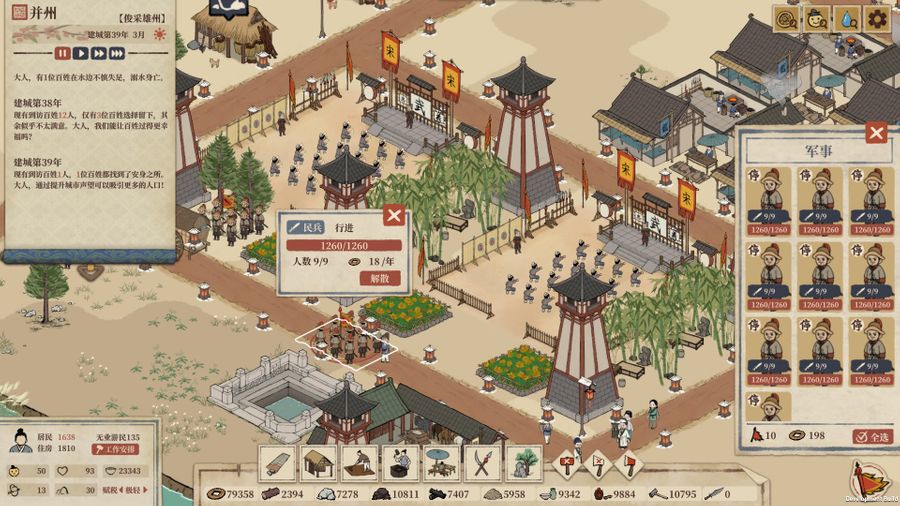
Task: Open the citizen face overview
Action: point(817,18)
